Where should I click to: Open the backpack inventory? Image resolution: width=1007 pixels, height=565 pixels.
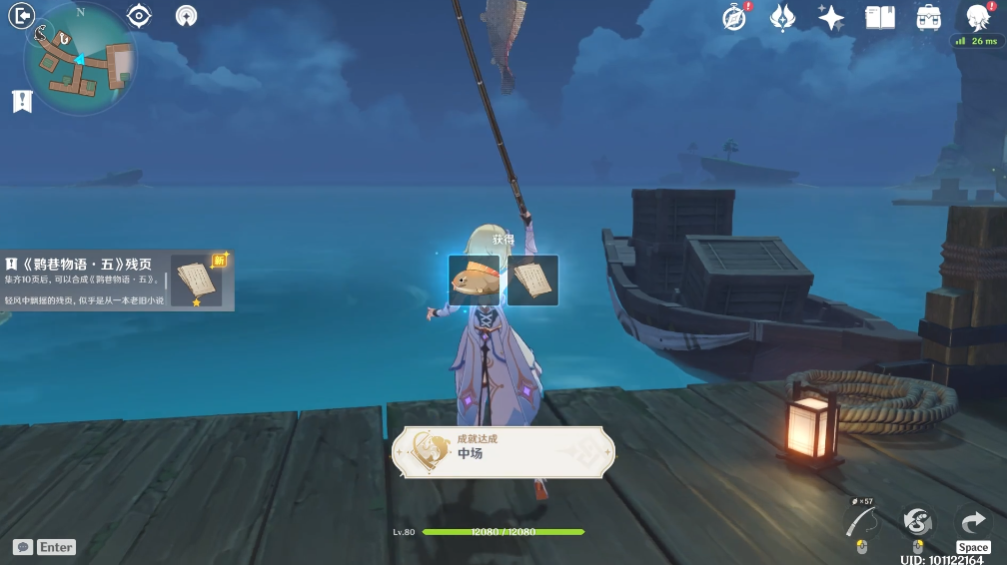pos(928,18)
